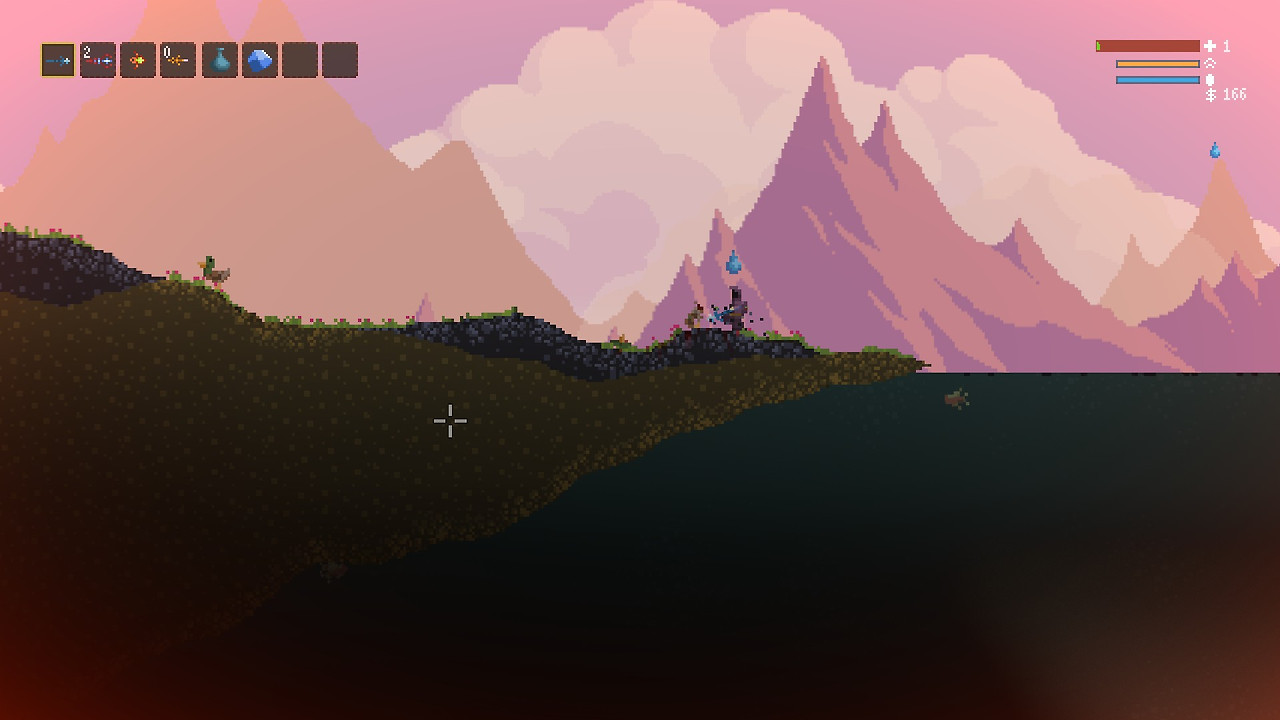Choose the red-ringed wand marked 2
The width and height of the screenshot is (1280, 720).
(98, 60)
